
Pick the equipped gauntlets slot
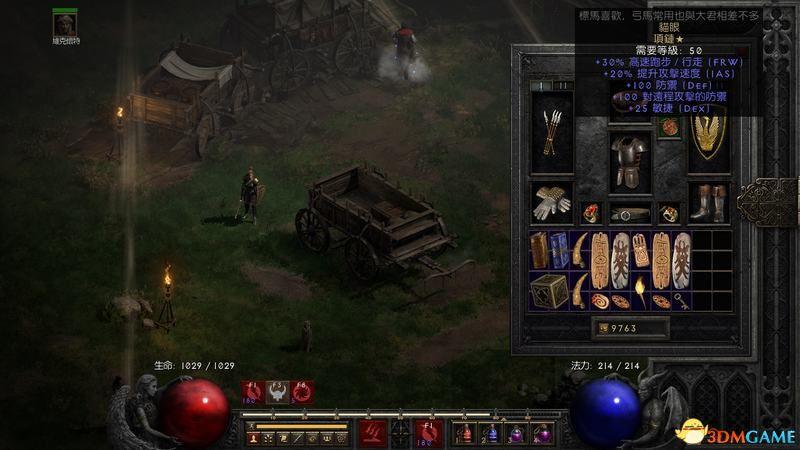point(553,203)
